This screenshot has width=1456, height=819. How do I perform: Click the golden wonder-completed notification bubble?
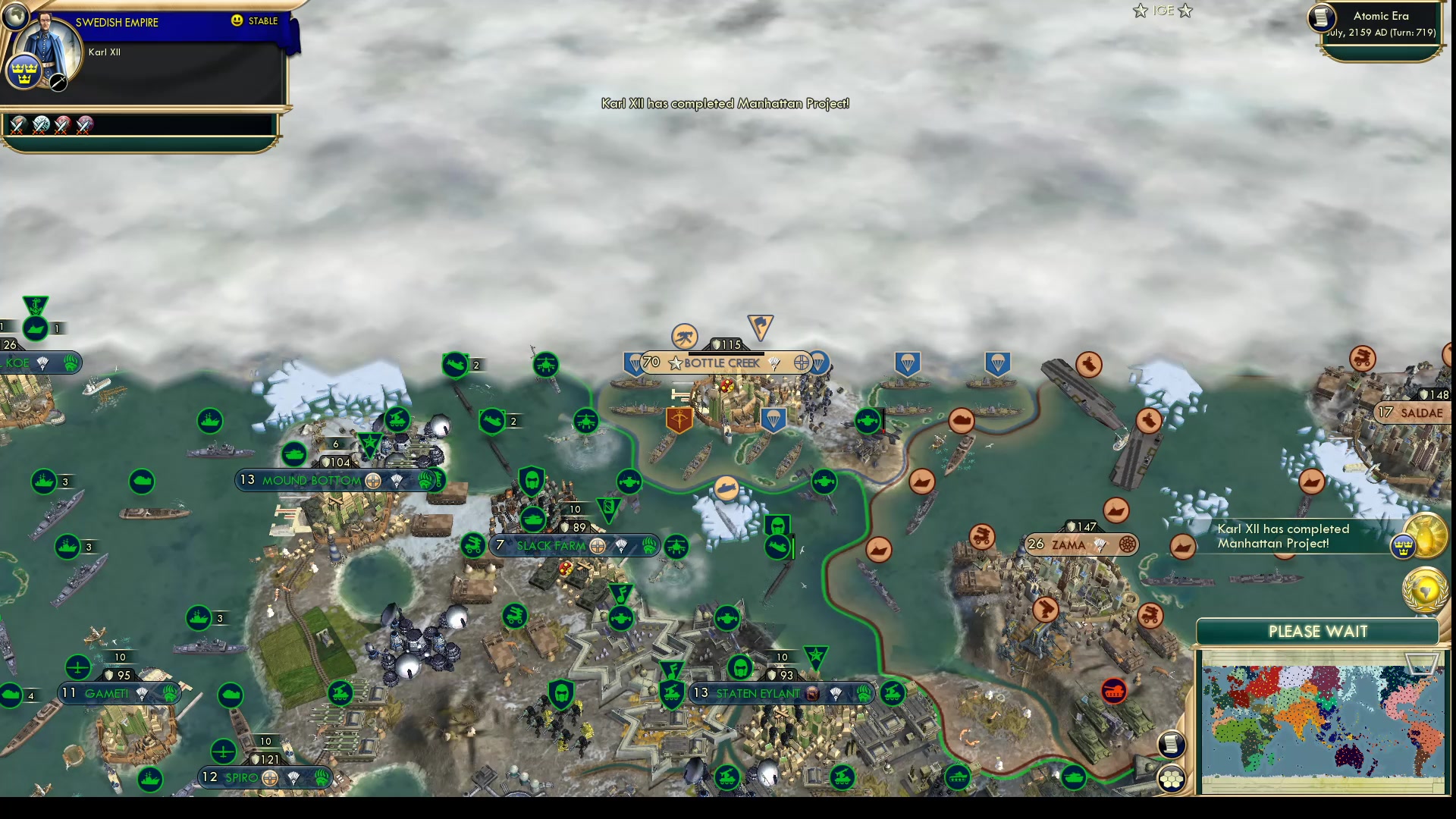point(1424,534)
